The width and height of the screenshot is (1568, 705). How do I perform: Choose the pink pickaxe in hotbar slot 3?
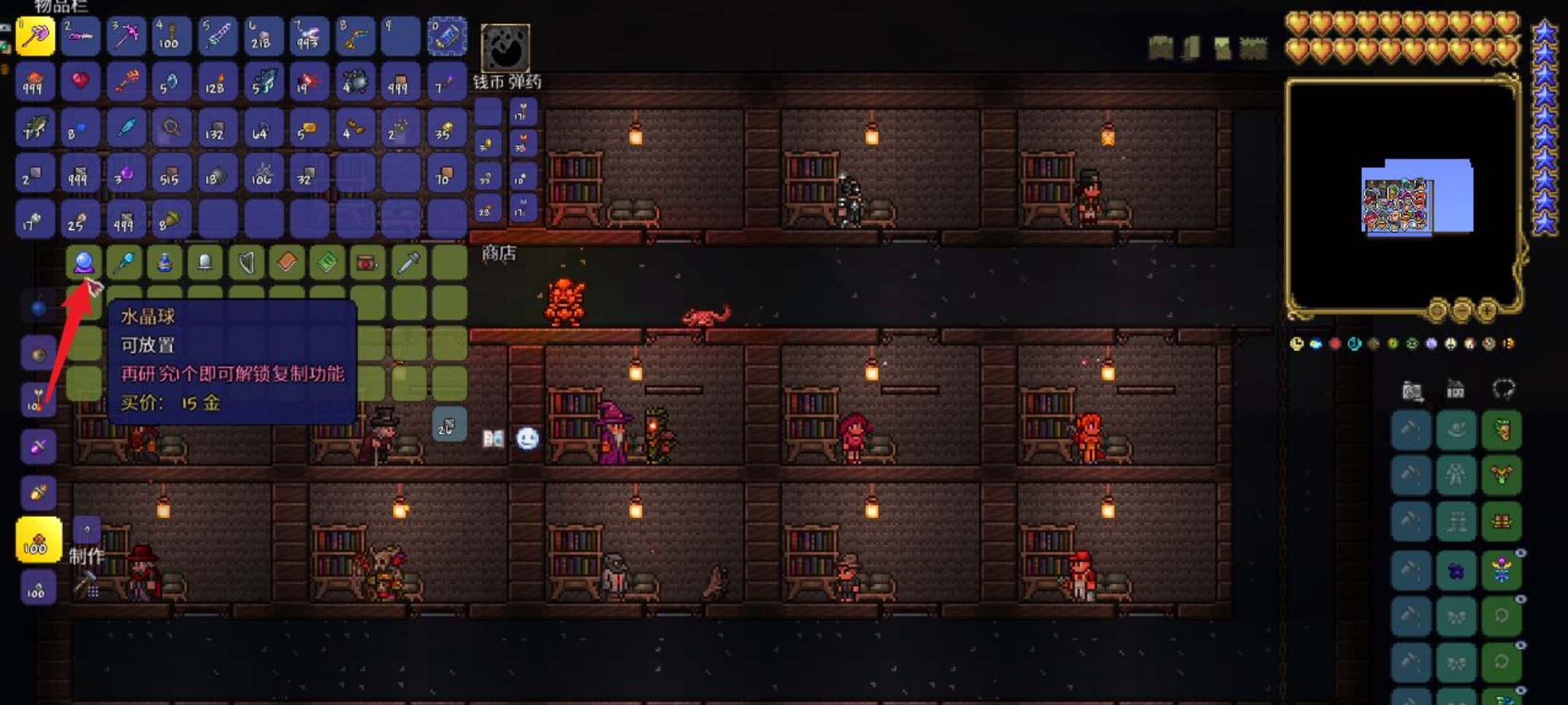(x=126, y=36)
